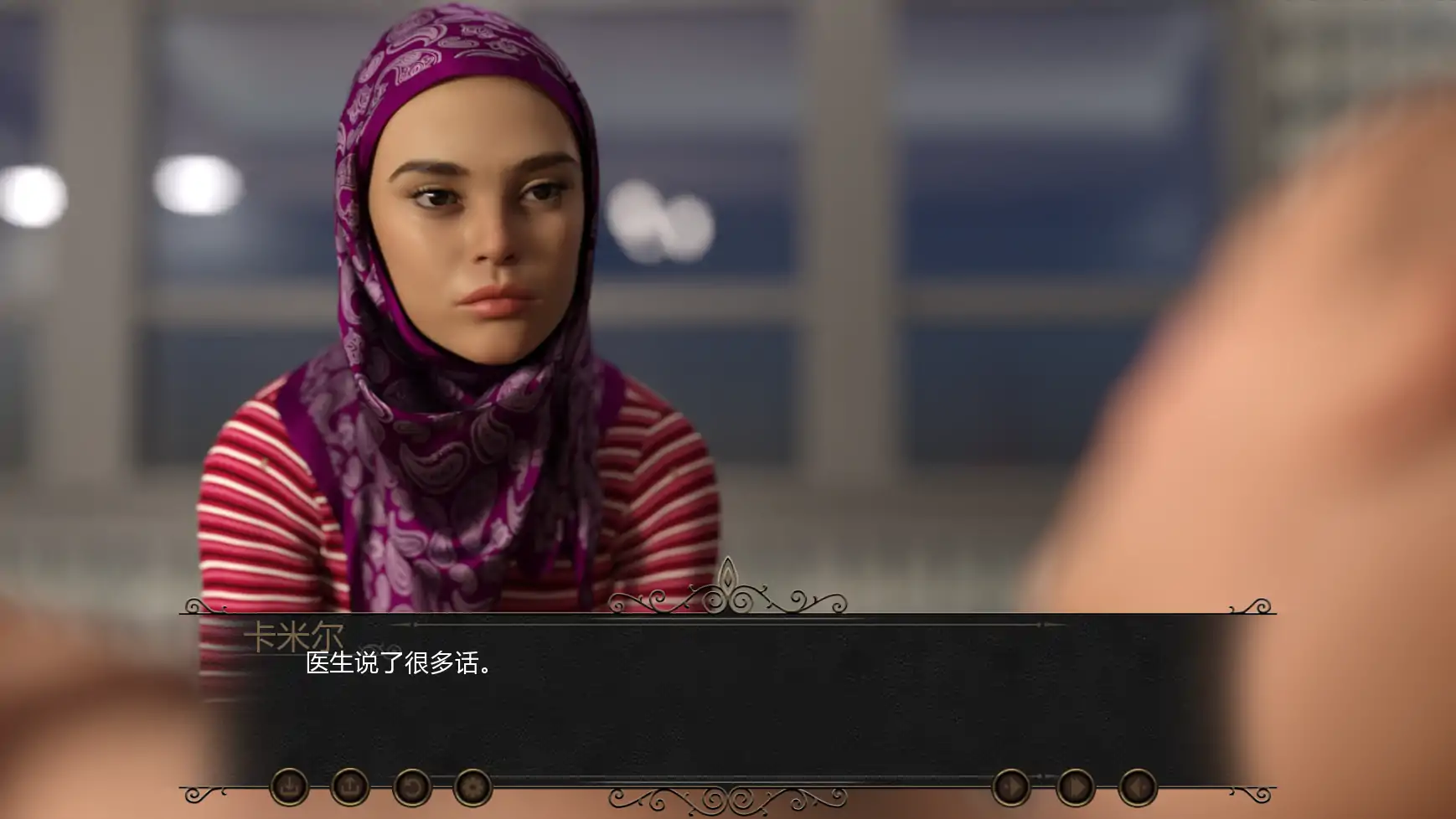Image resolution: width=1456 pixels, height=819 pixels.
Task: Save the game using the download icon
Action: 292,787
